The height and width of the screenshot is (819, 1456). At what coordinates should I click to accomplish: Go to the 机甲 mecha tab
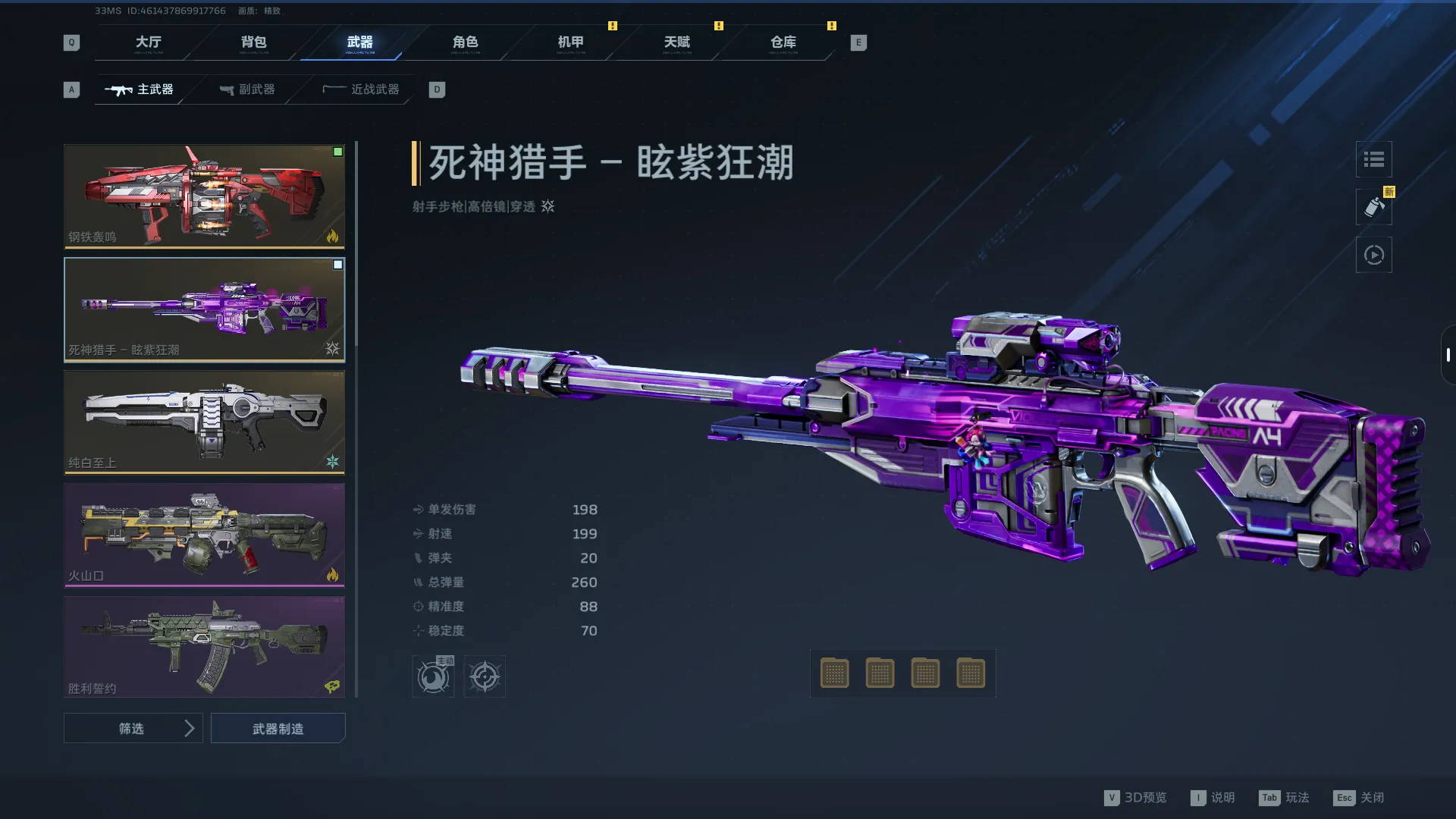click(x=570, y=42)
